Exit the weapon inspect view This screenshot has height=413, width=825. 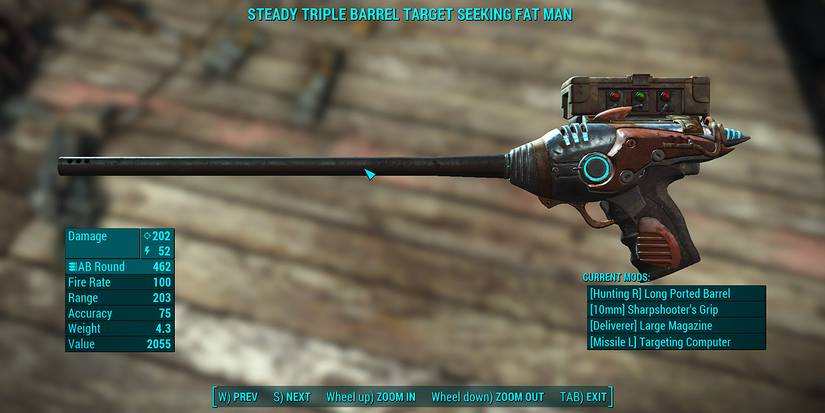pyautogui.click(x=583, y=397)
